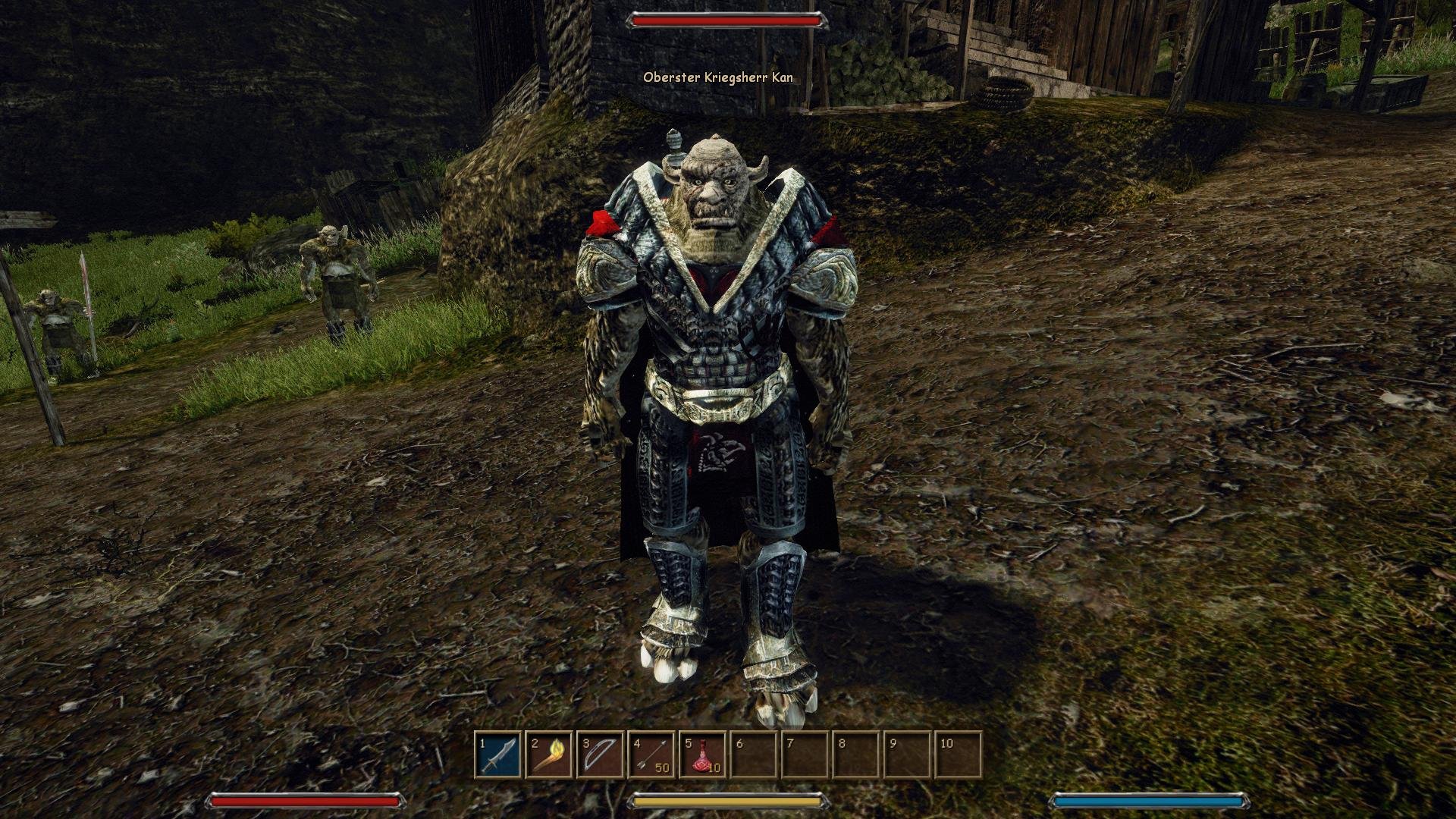Choose the bow in hotbar slot 3
The image size is (1456, 819).
click(601, 755)
